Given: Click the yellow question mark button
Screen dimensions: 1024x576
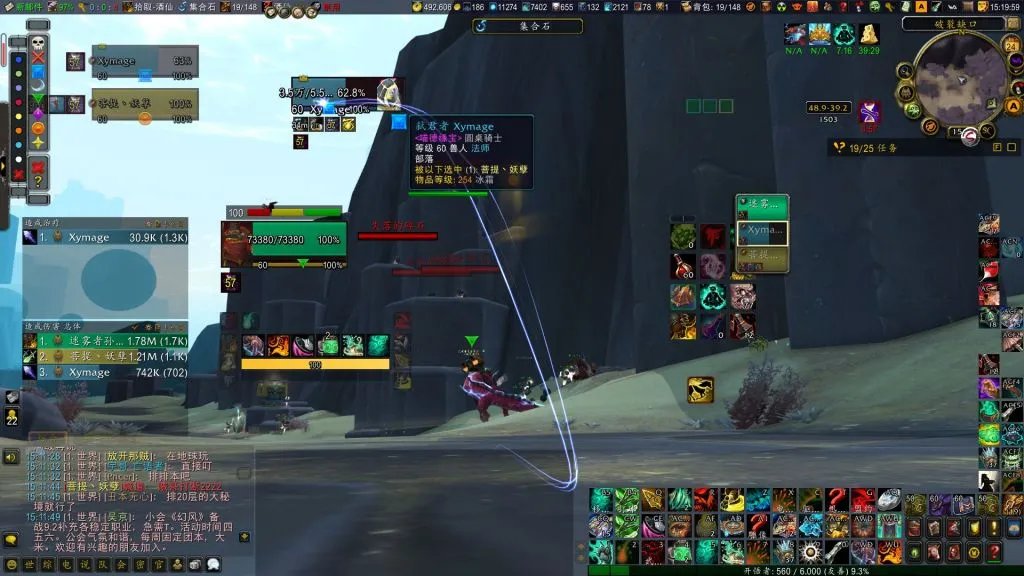Looking at the screenshot, I should [x=38, y=181].
